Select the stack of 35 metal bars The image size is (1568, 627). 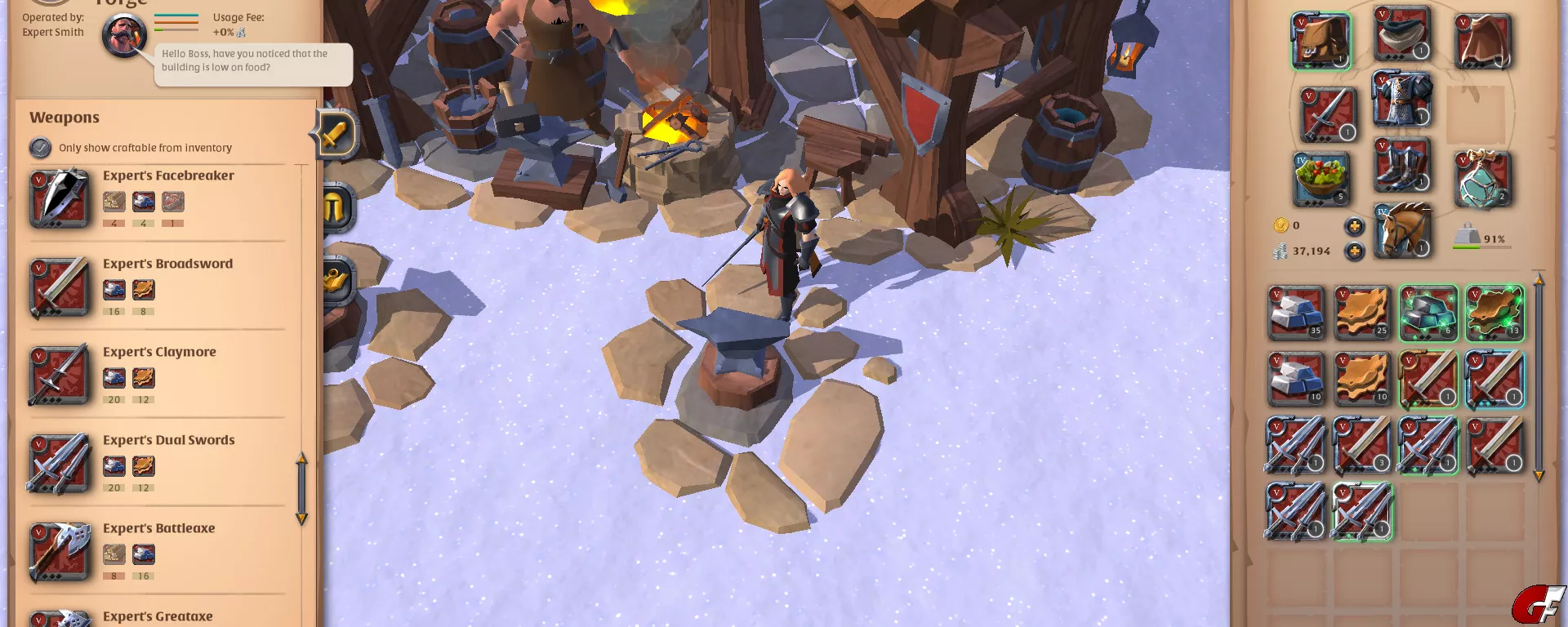click(1296, 313)
